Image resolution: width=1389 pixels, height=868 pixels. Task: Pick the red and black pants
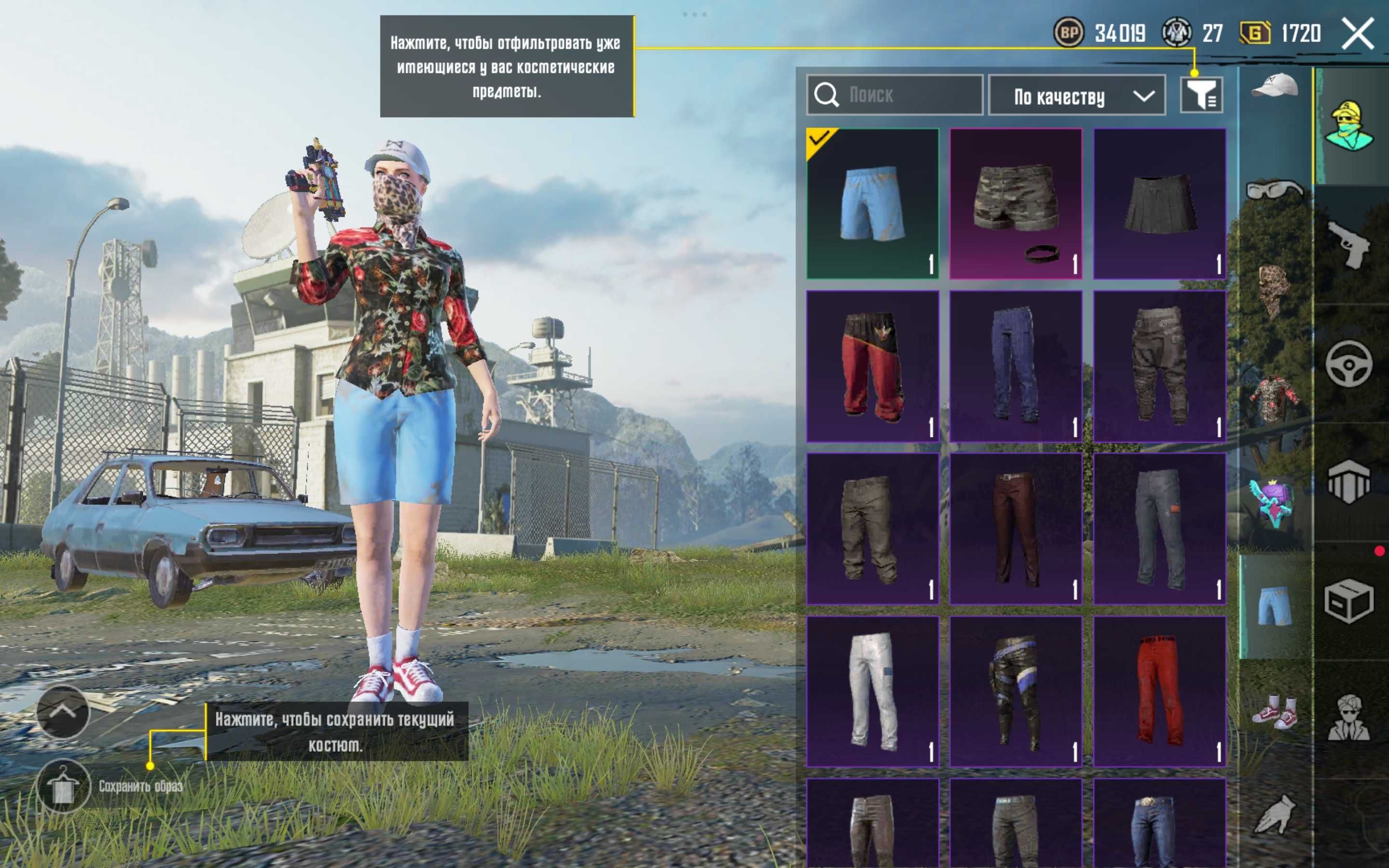[872, 366]
